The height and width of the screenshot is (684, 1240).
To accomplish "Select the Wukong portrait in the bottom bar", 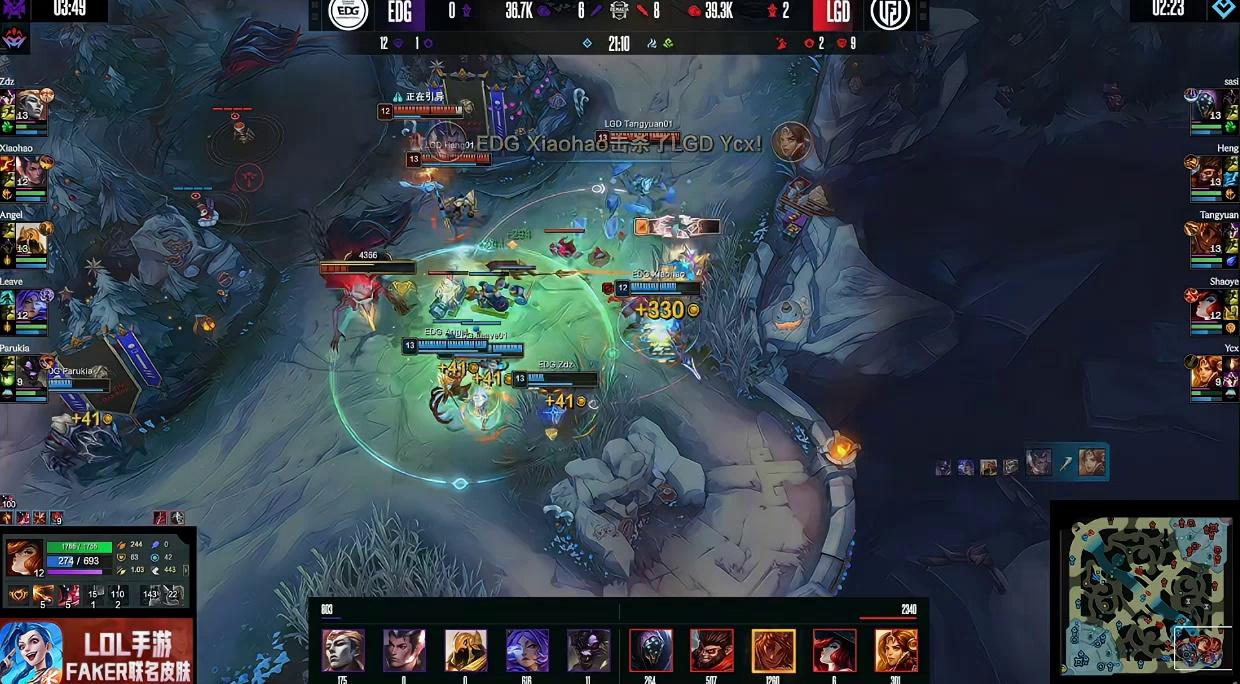I will 712,650.
